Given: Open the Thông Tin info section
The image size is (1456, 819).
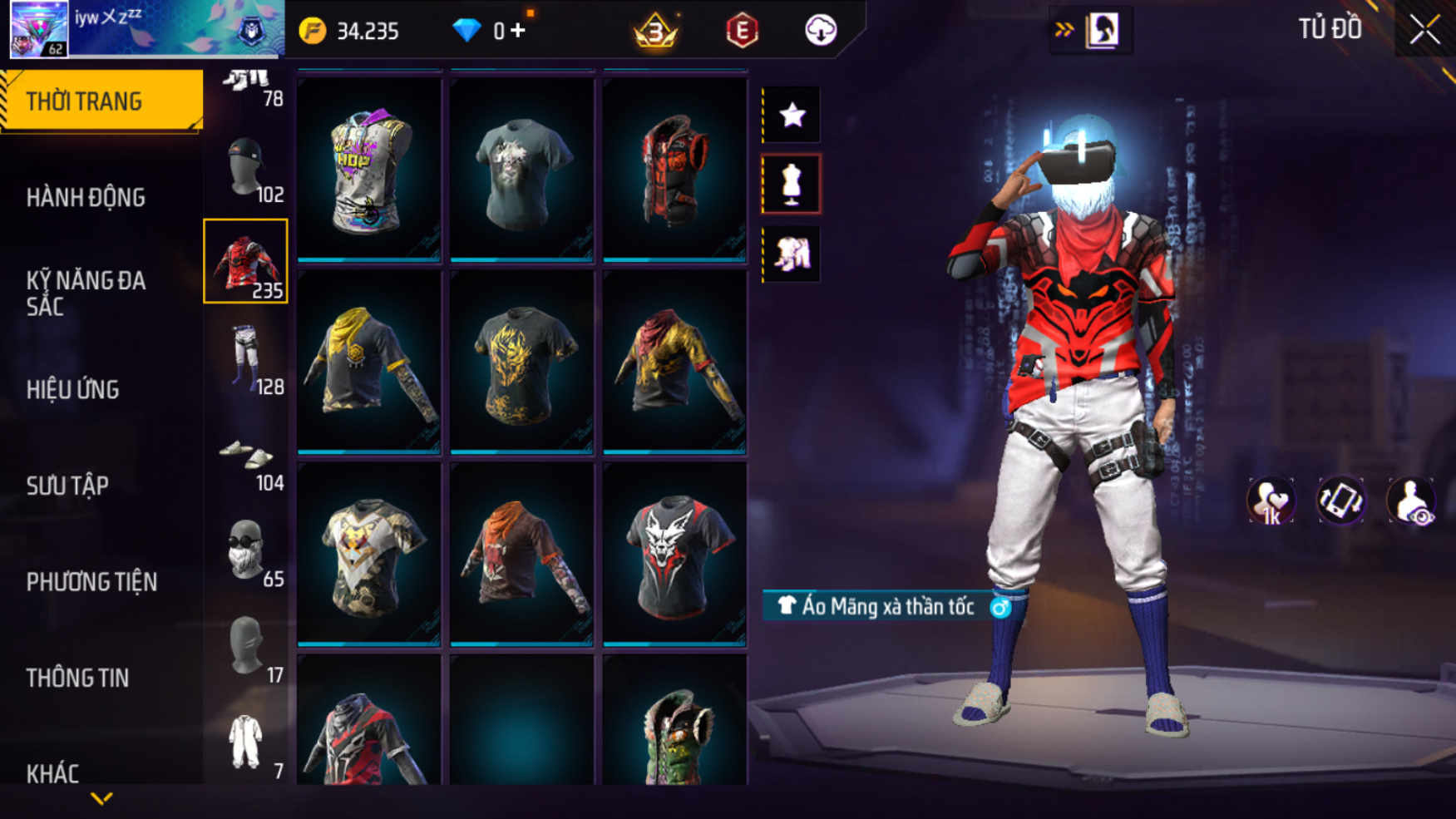Looking at the screenshot, I should (77, 678).
